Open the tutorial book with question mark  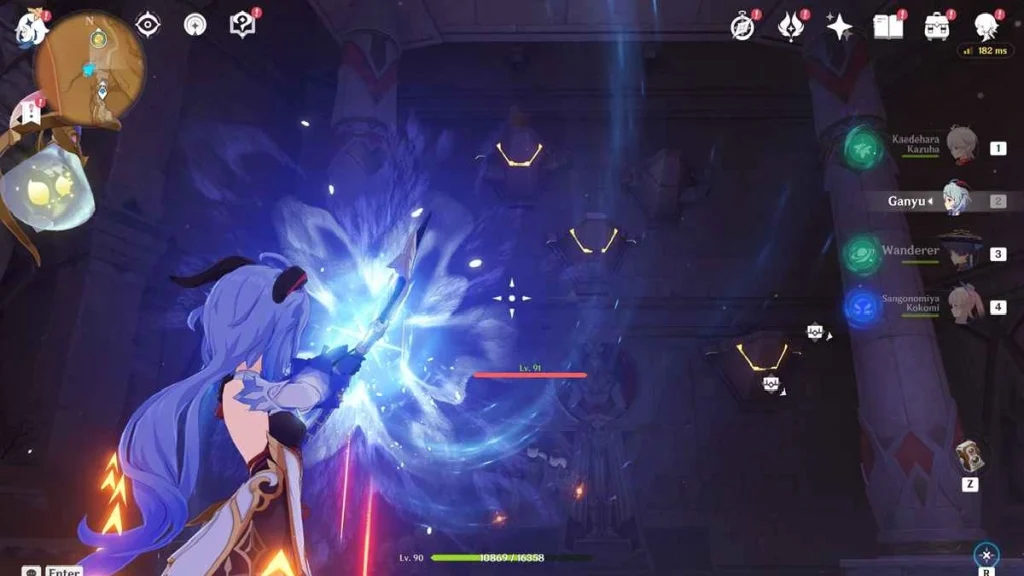pyautogui.click(x=242, y=24)
